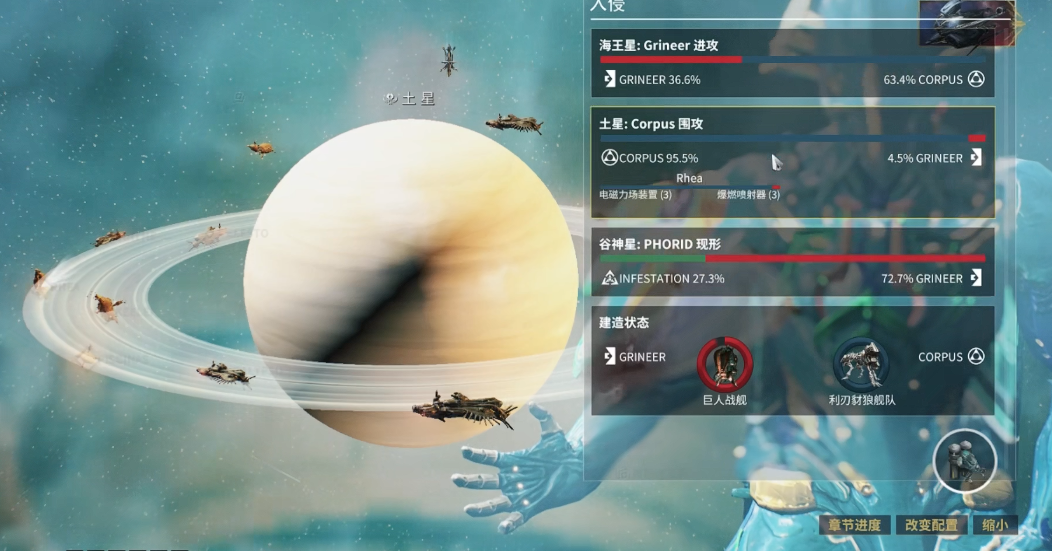The height and width of the screenshot is (551, 1052).
Task: Click the 改变配置 change loadout button
Action: tap(931, 525)
